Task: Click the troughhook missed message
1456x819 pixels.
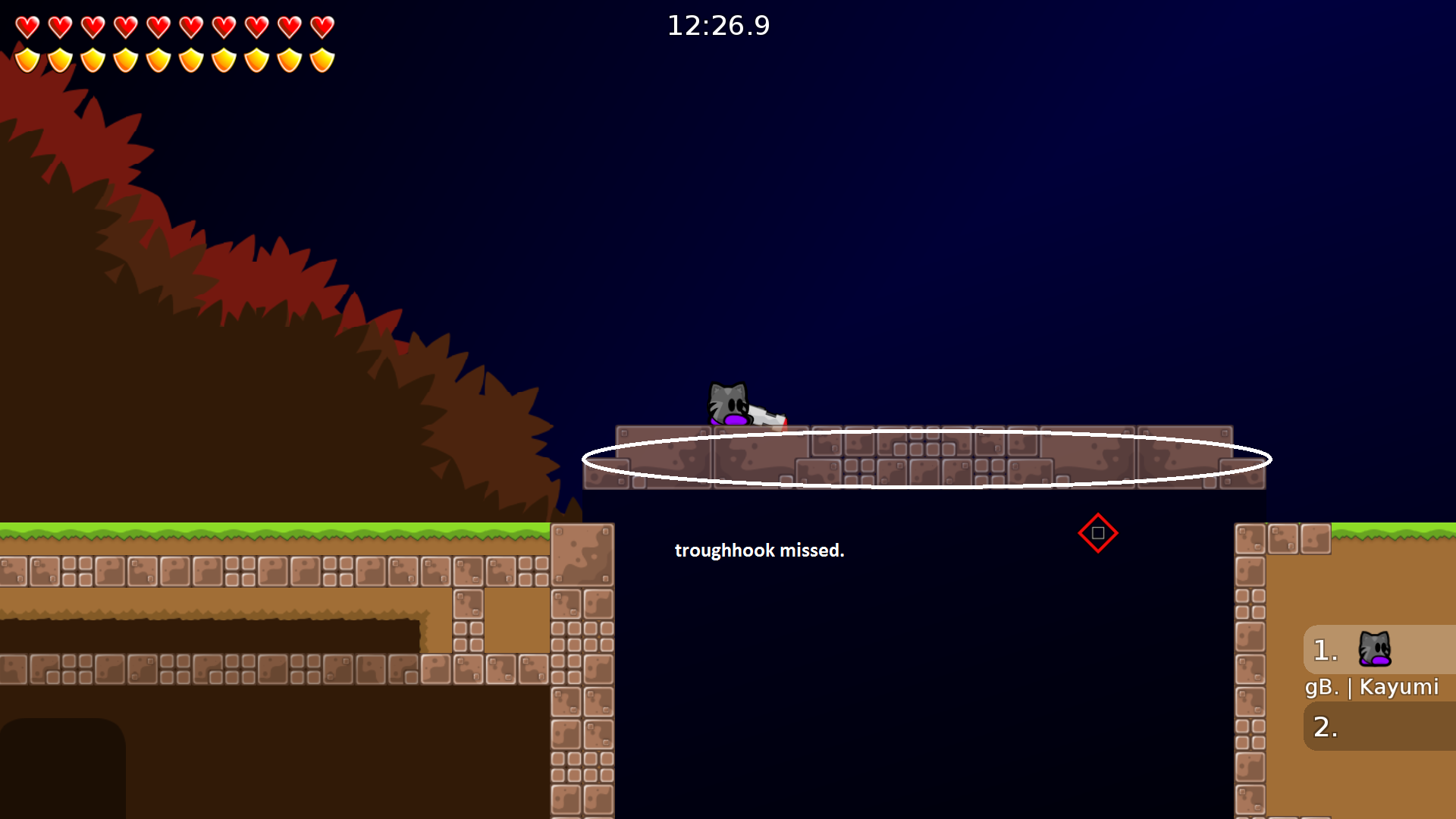Action: pos(759,551)
